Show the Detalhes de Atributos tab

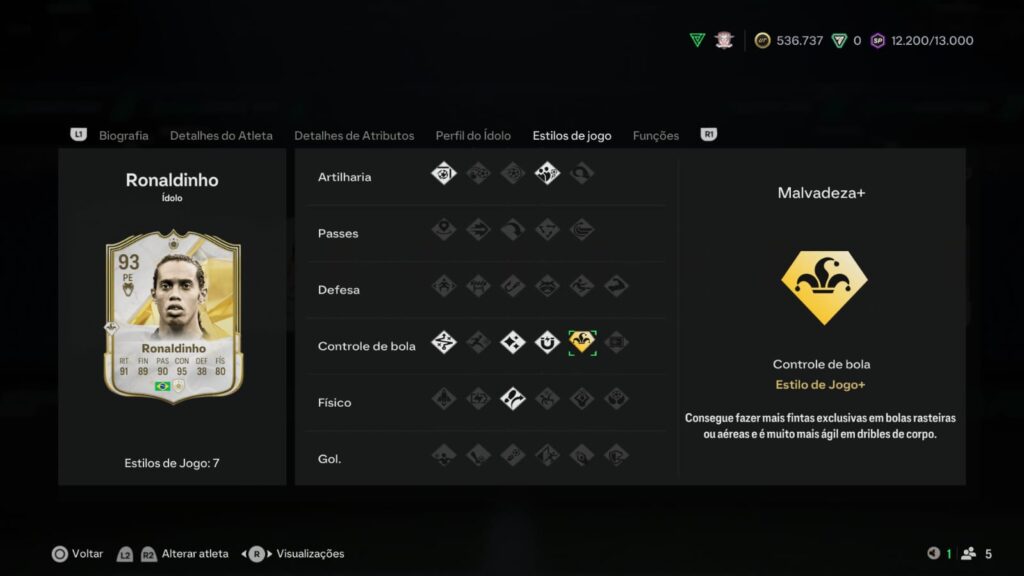click(x=354, y=135)
